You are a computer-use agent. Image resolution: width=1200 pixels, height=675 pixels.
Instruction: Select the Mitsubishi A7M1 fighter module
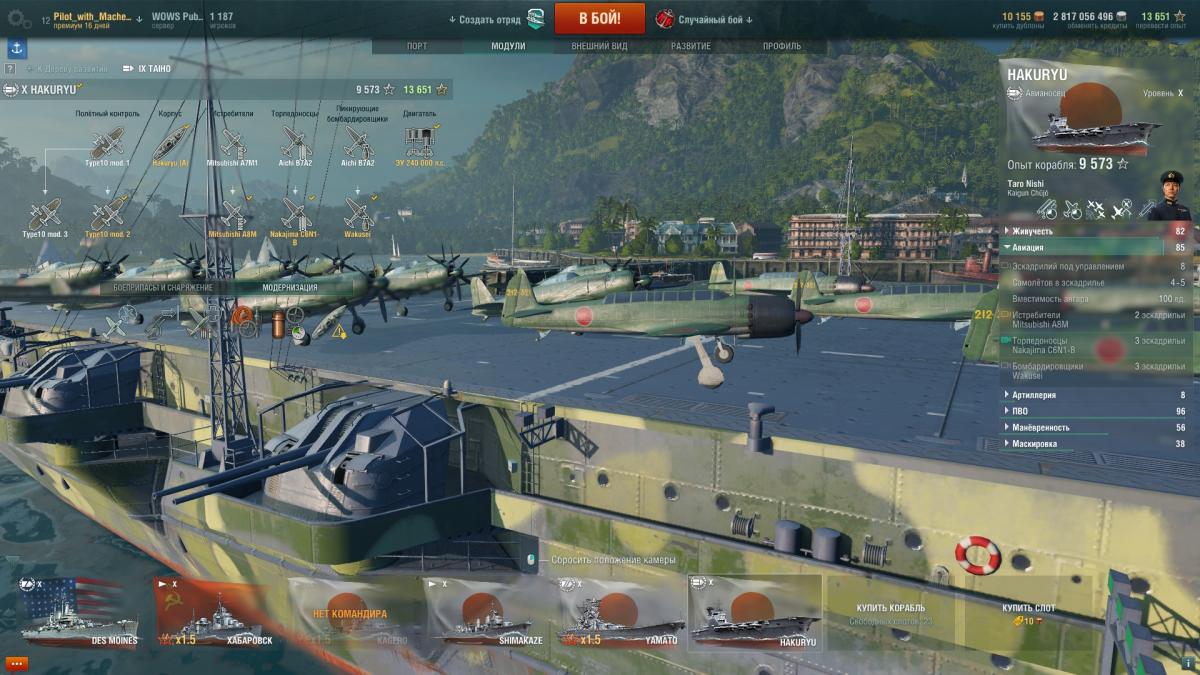[x=232, y=144]
